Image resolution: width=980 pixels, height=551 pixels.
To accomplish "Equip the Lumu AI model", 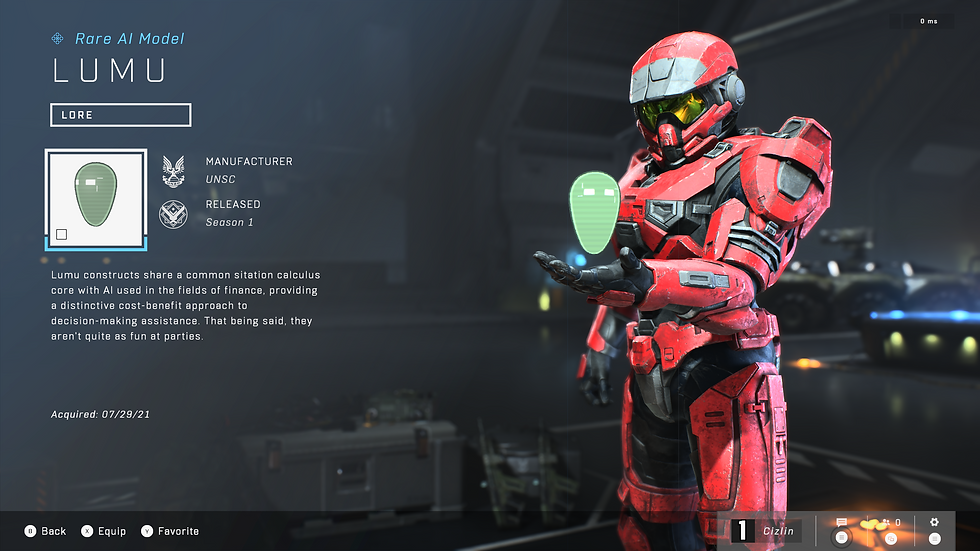I will [104, 531].
